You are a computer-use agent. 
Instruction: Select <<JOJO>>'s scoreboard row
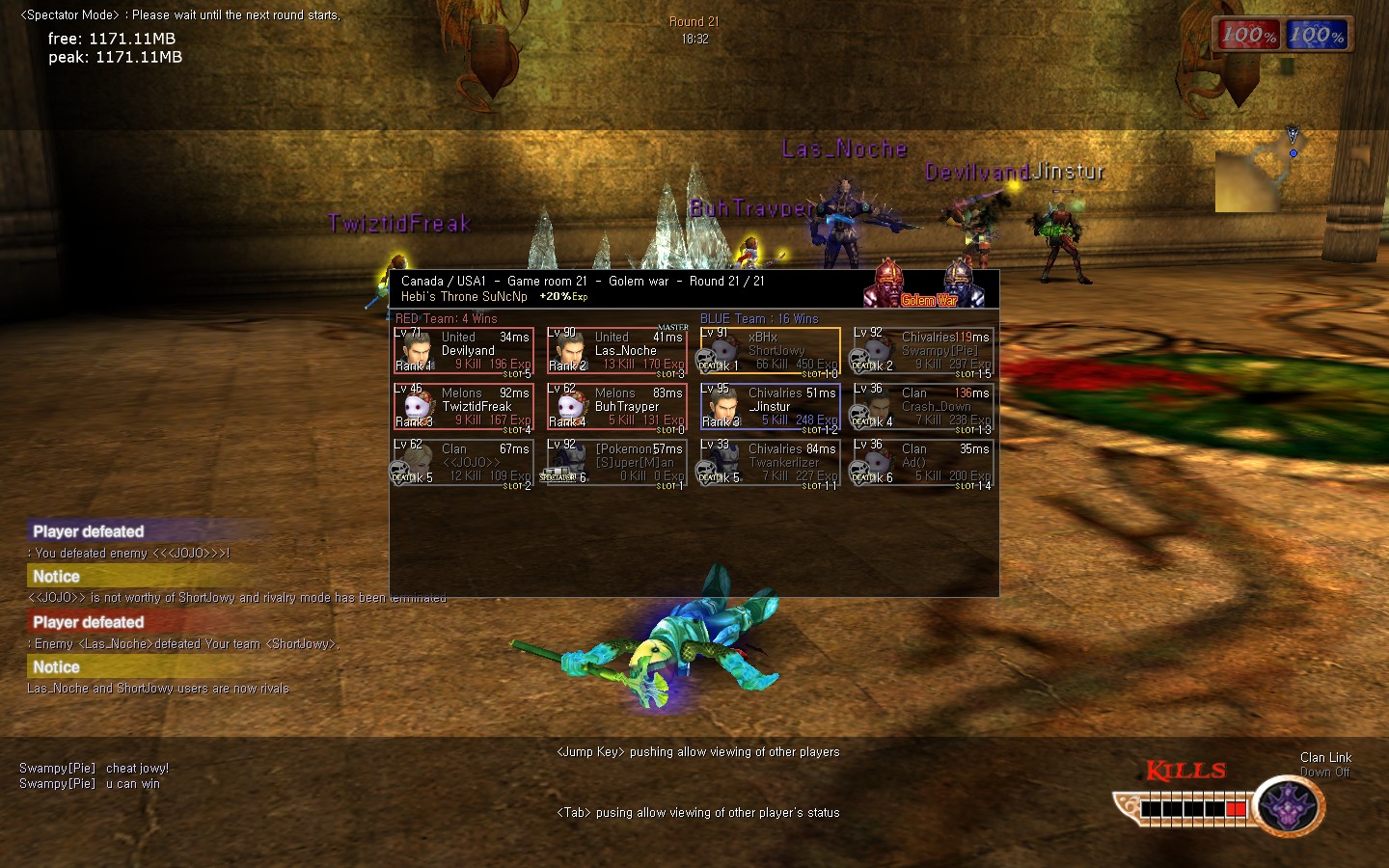pyautogui.click(x=463, y=463)
